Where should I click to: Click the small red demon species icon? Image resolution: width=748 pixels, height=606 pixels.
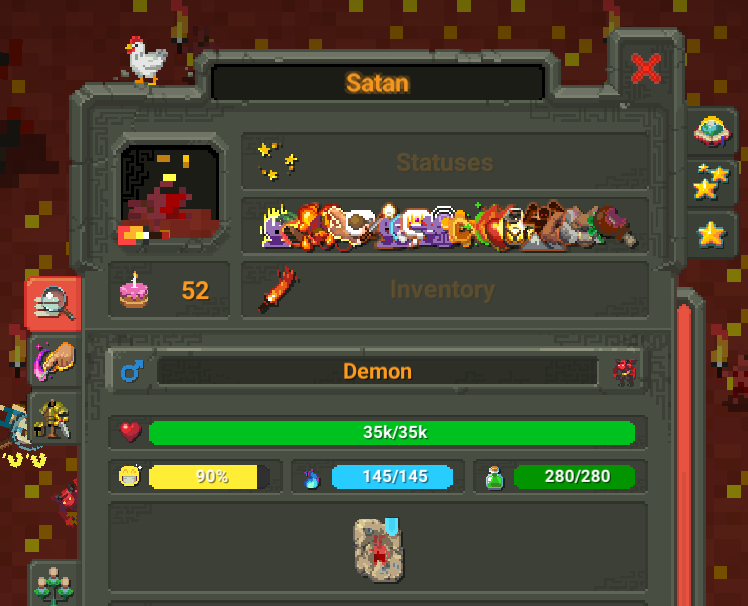pyautogui.click(x=624, y=372)
